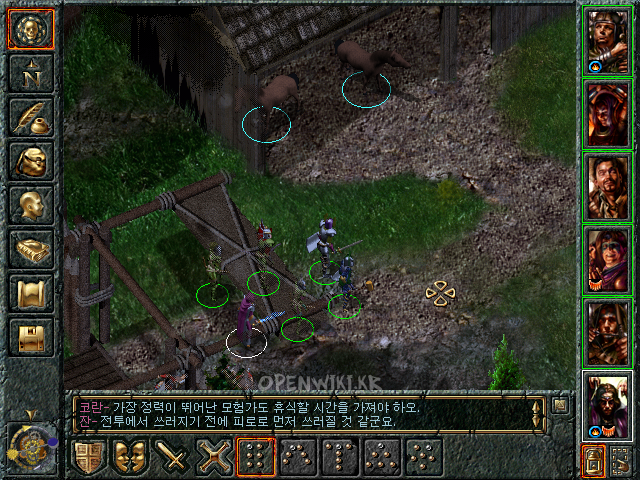The image size is (640, 480).
Task: Open the area map with the compass icon
Action: pos(31,73)
